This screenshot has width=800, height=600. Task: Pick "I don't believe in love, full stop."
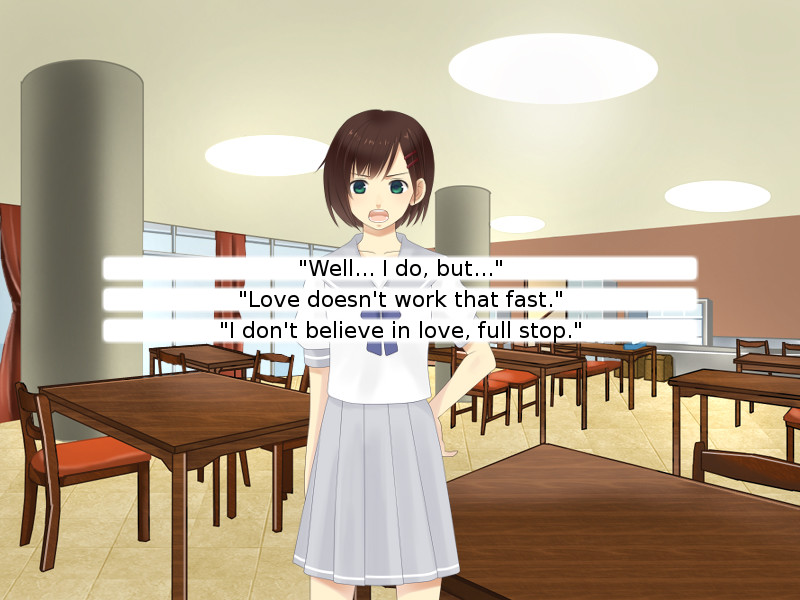(x=400, y=330)
